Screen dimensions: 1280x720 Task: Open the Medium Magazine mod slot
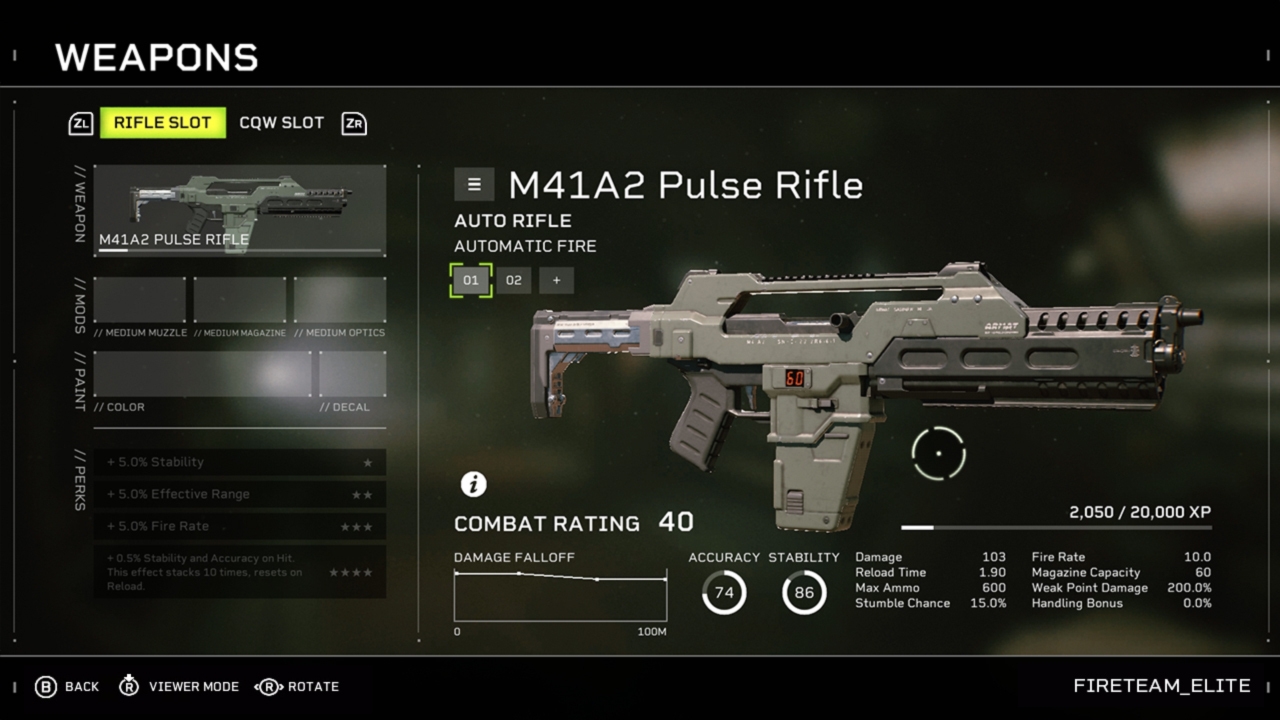coord(239,300)
